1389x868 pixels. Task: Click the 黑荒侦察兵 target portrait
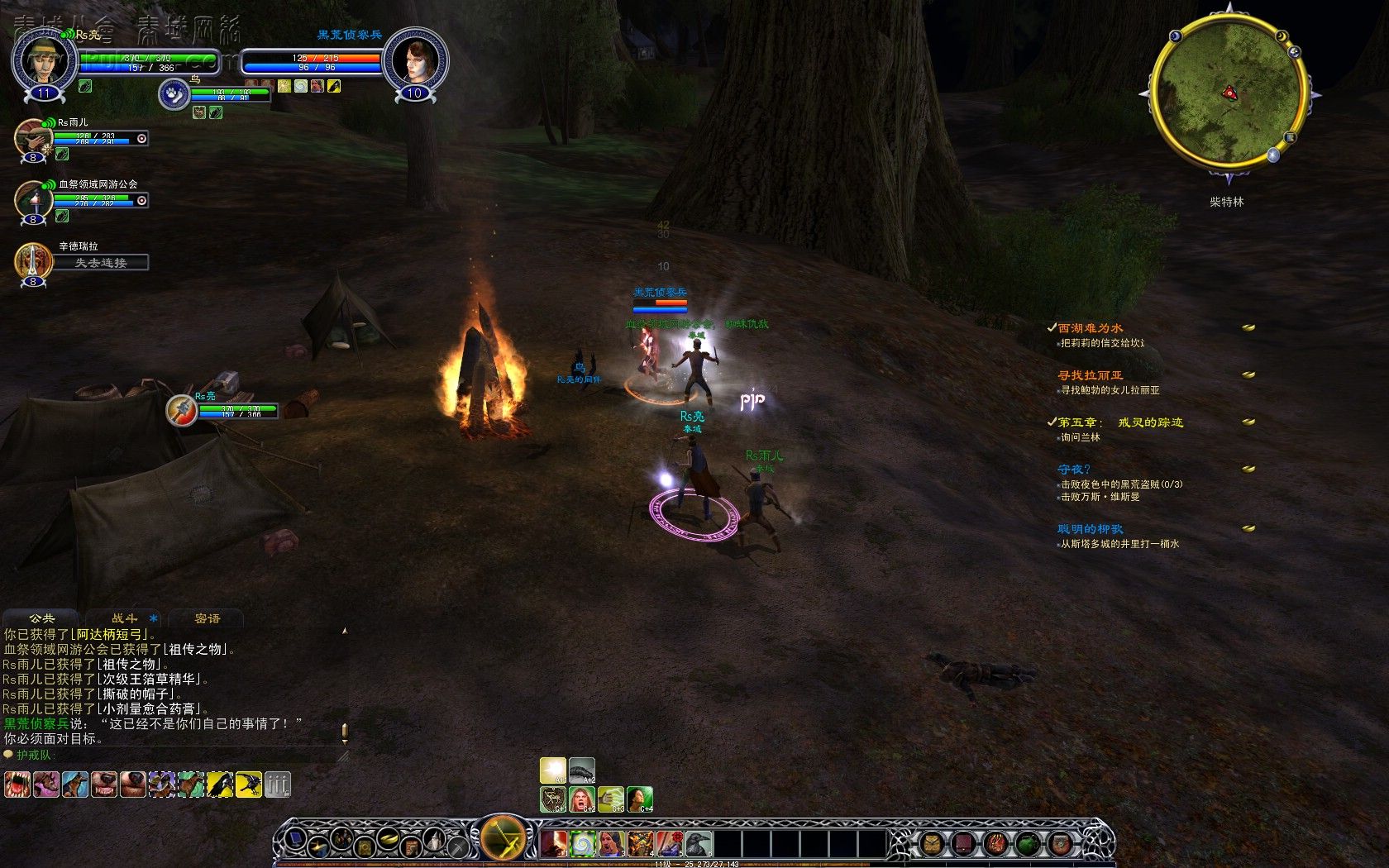(415, 60)
